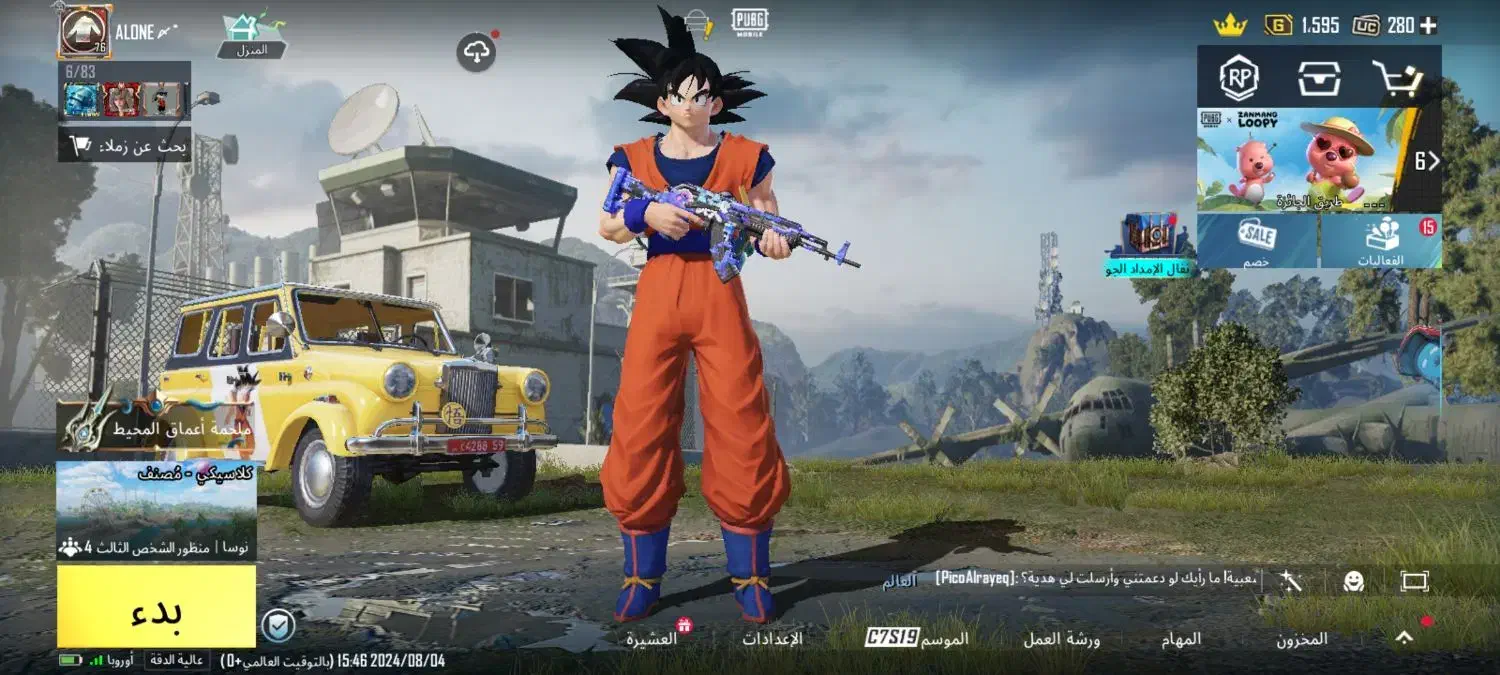The height and width of the screenshot is (675, 1500).
Task: Open the Events (الفعاليات) panel
Action: click(x=1381, y=241)
